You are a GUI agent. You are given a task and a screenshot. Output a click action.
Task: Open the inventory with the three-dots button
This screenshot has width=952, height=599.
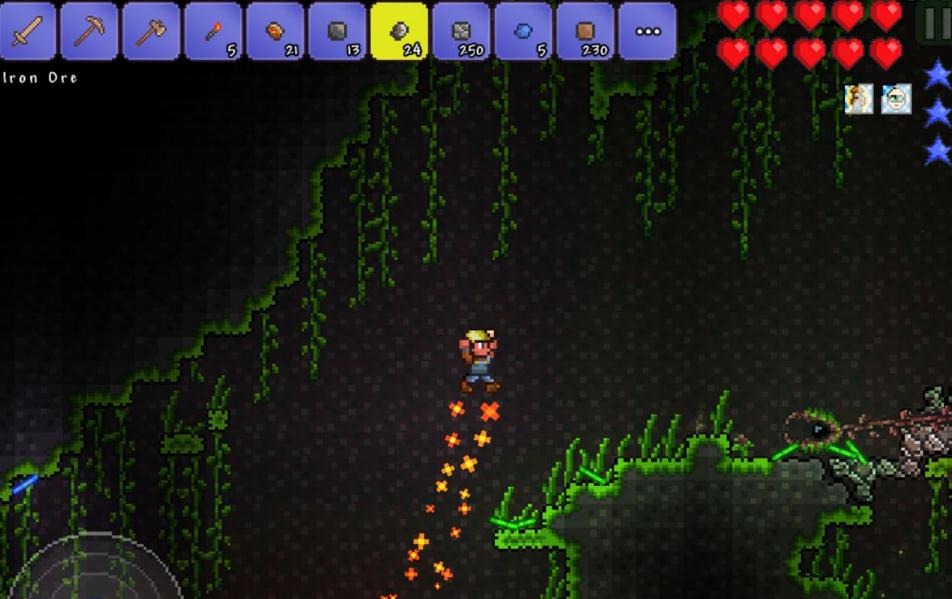point(647,30)
